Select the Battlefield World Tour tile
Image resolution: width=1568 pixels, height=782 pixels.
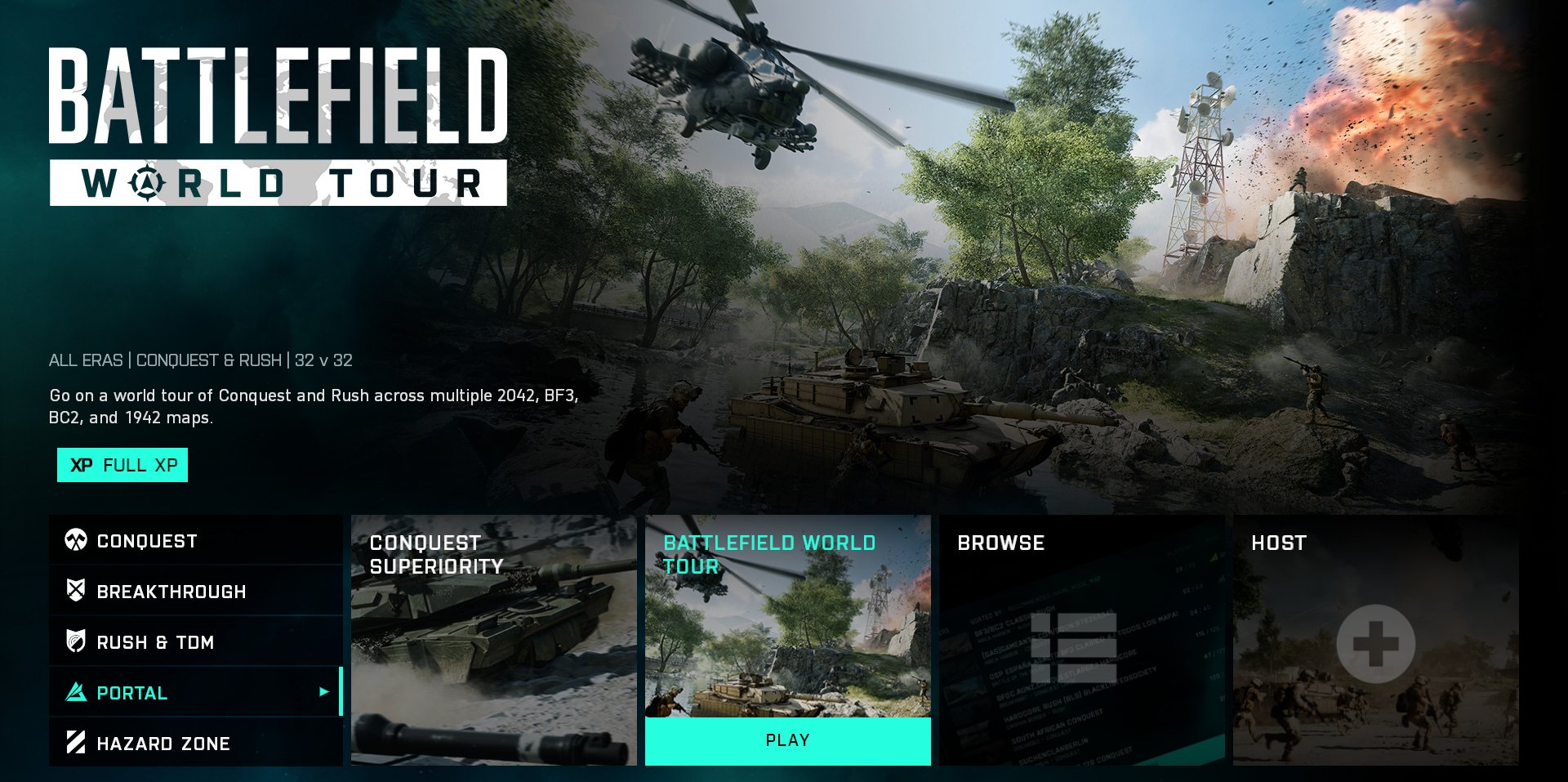[x=788, y=621]
